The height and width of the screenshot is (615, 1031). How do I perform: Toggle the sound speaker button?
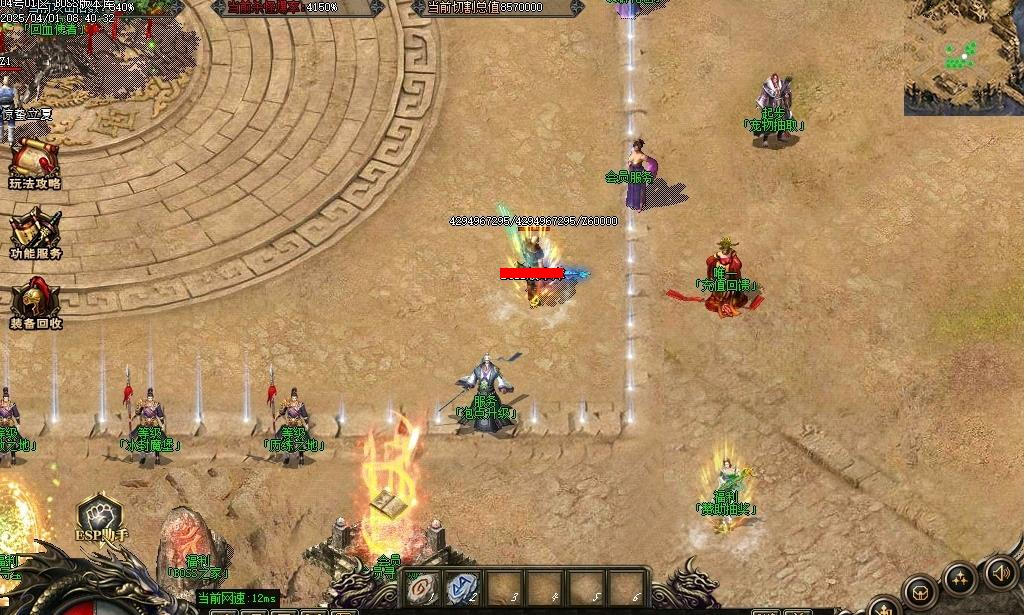tap(1000, 573)
